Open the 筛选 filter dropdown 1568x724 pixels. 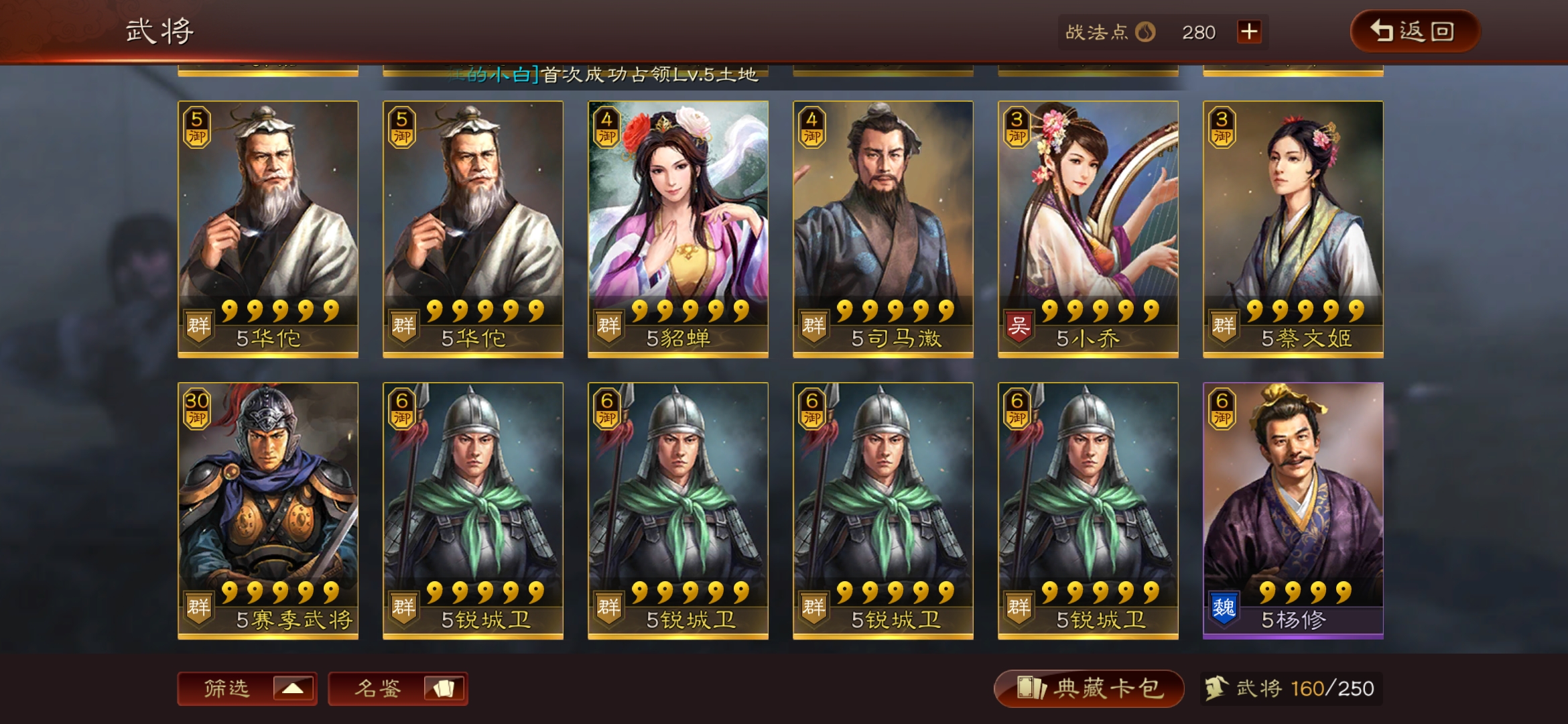point(247,688)
